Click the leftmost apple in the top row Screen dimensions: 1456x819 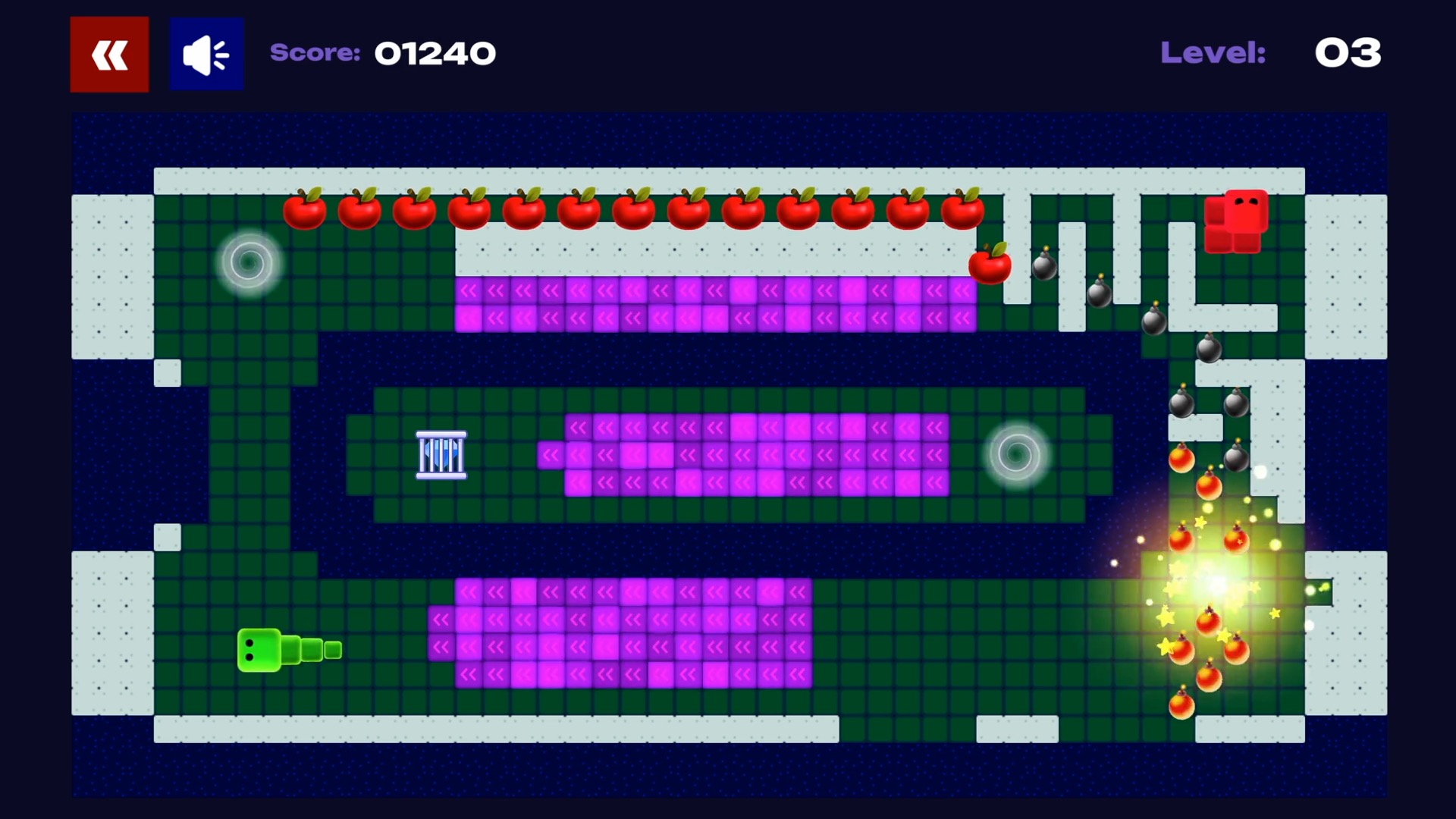(x=306, y=210)
